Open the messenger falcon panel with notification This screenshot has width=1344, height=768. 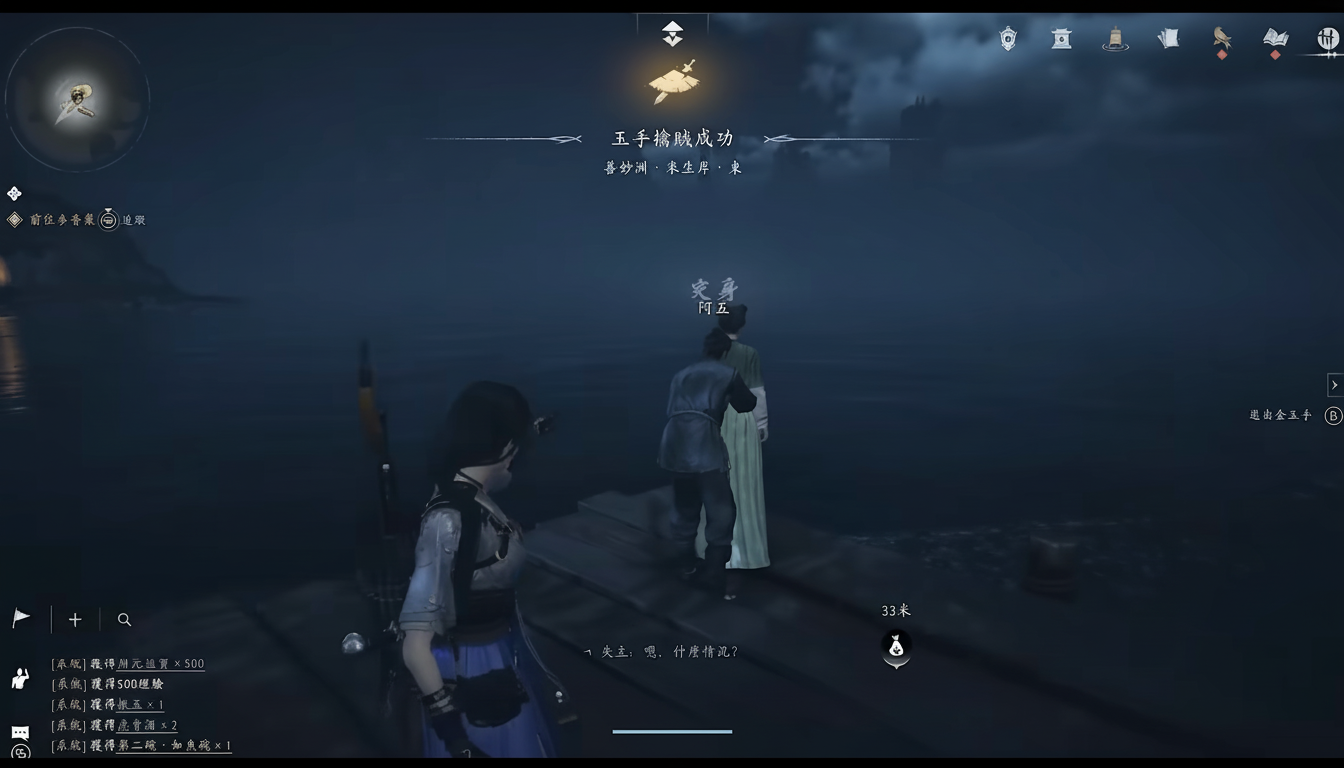click(1222, 37)
